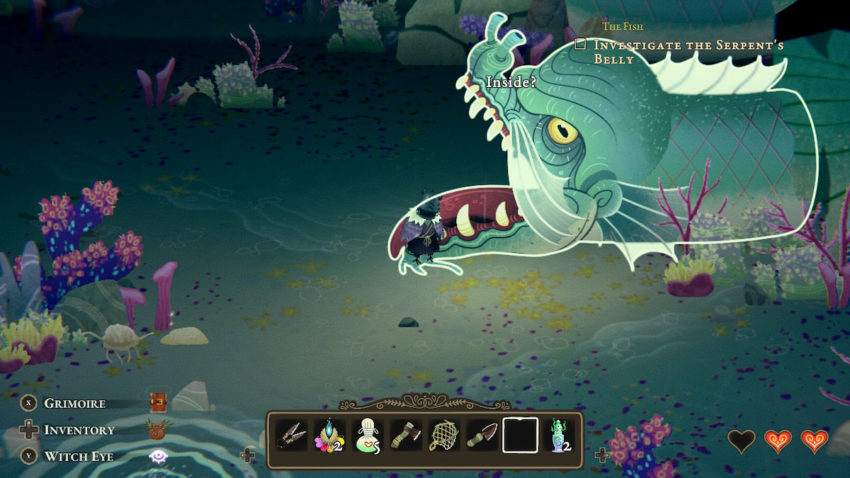This screenshot has width=850, height=478.
Task: Select the highlighted empty hotbar slot
Action: point(520,436)
